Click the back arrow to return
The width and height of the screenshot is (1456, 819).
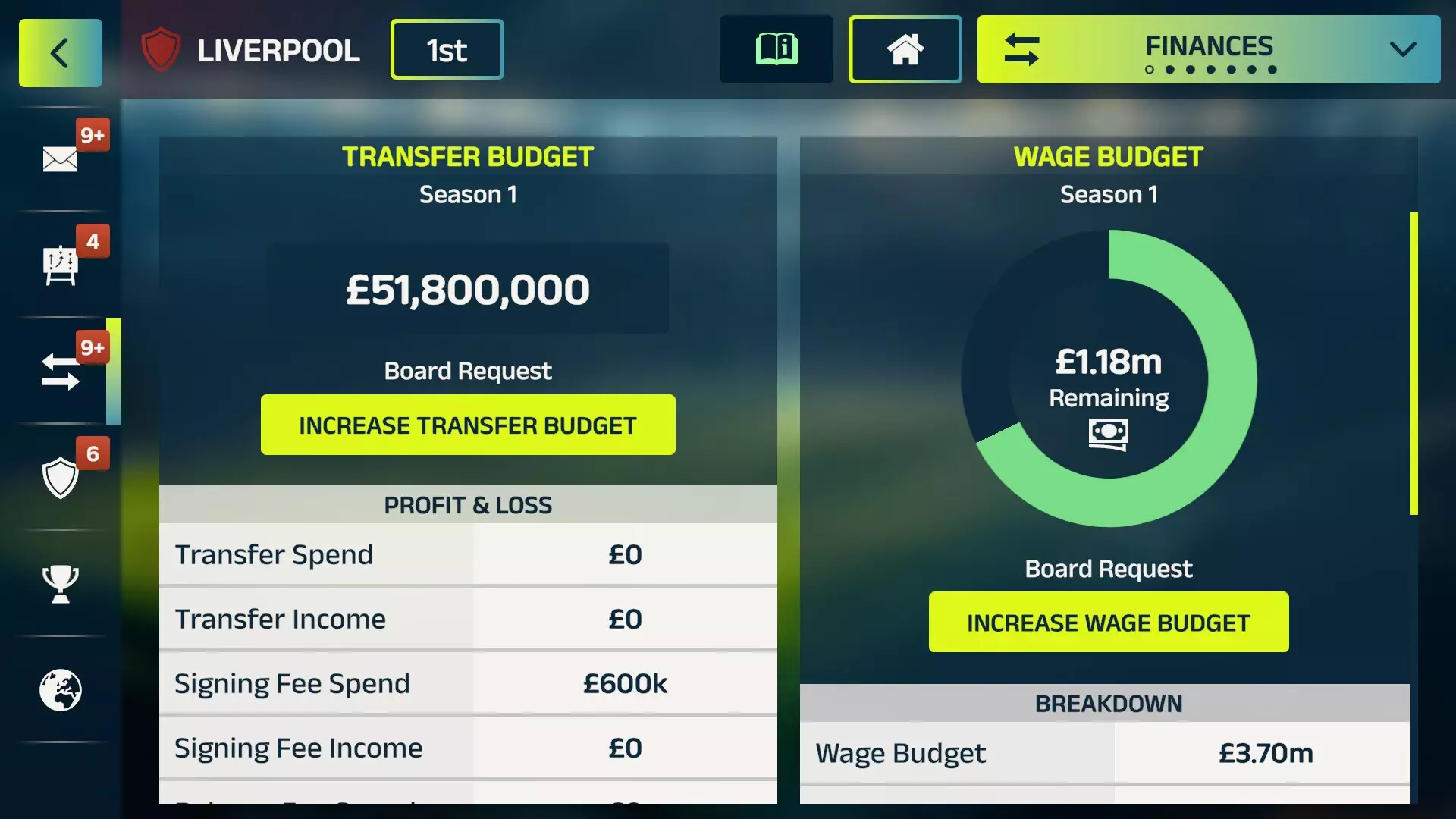click(59, 52)
